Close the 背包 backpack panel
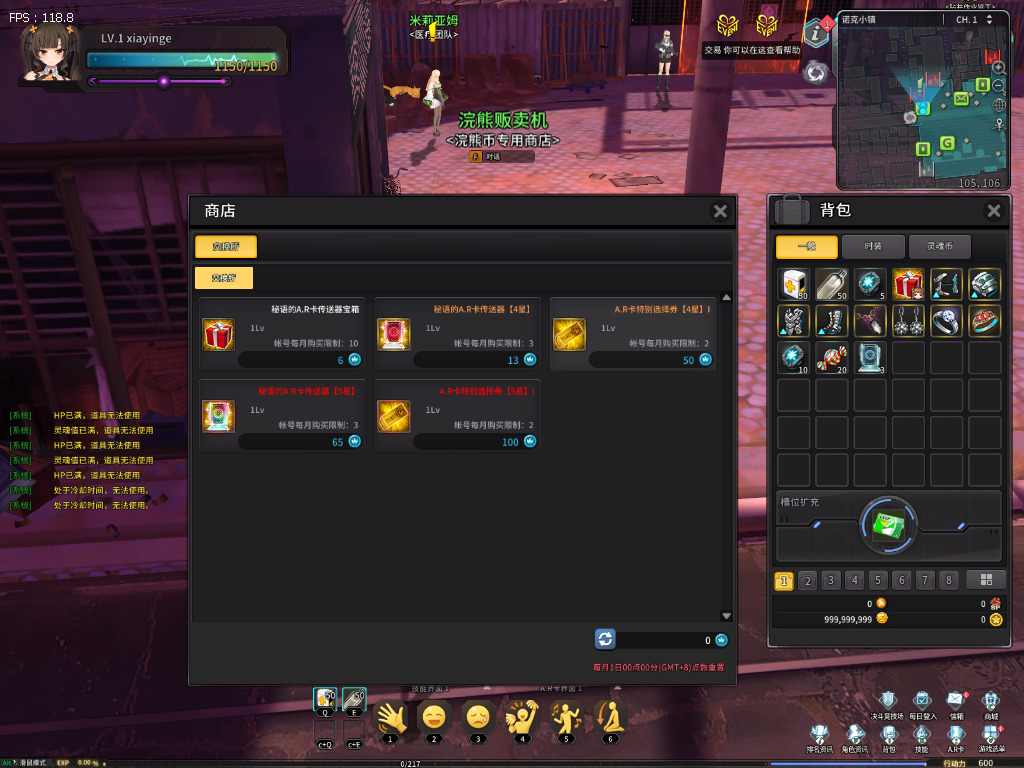This screenshot has width=1024, height=768. pos(993,211)
